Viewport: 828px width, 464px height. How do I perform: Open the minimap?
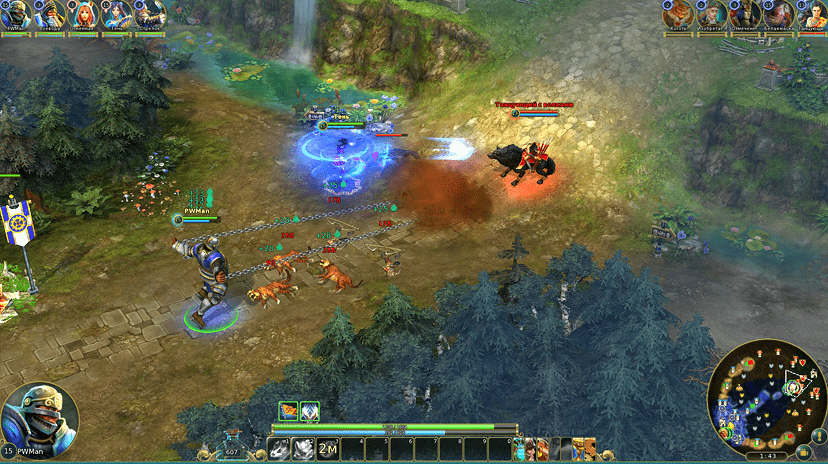click(x=764, y=399)
